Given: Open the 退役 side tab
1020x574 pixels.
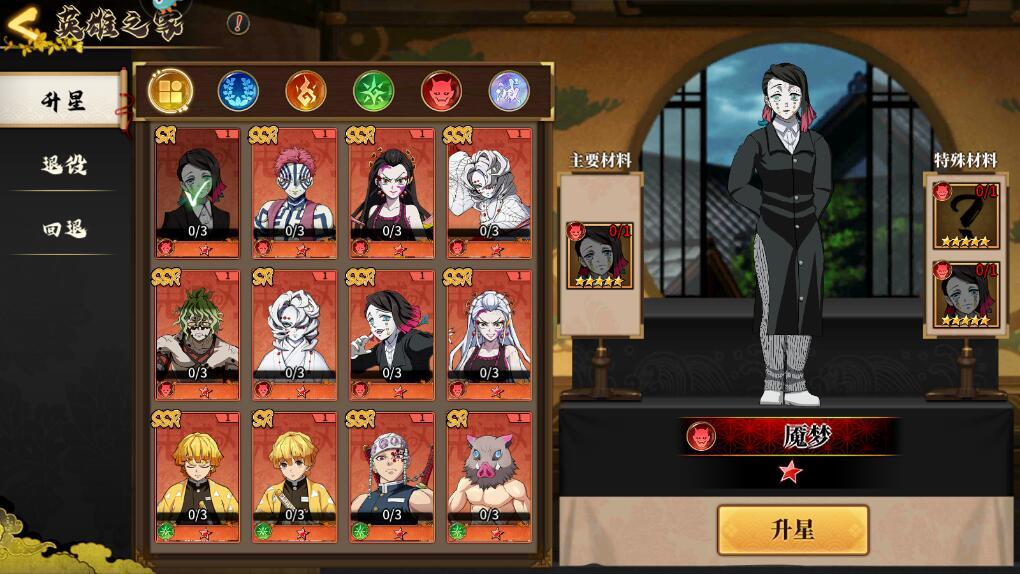Looking at the screenshot, I should [x=63, y=165].
